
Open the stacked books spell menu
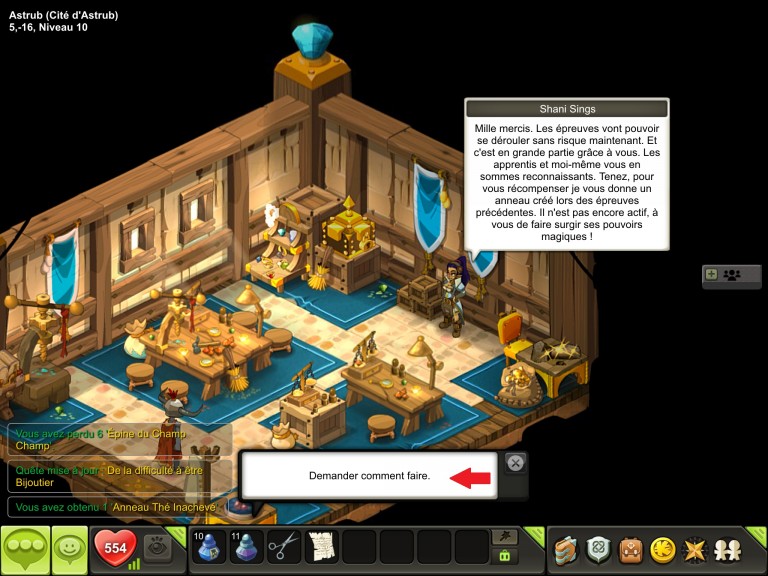pyautogui.click(x=567, y=549)
